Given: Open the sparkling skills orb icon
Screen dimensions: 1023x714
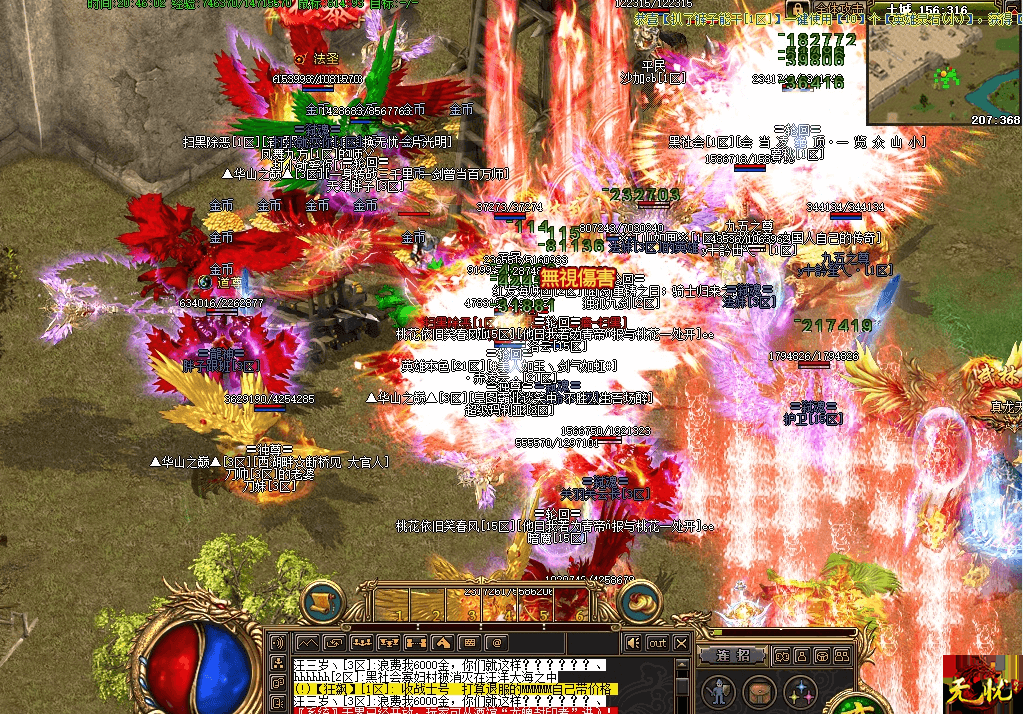Looking at the screenshot, I should (x=799, y=691).
